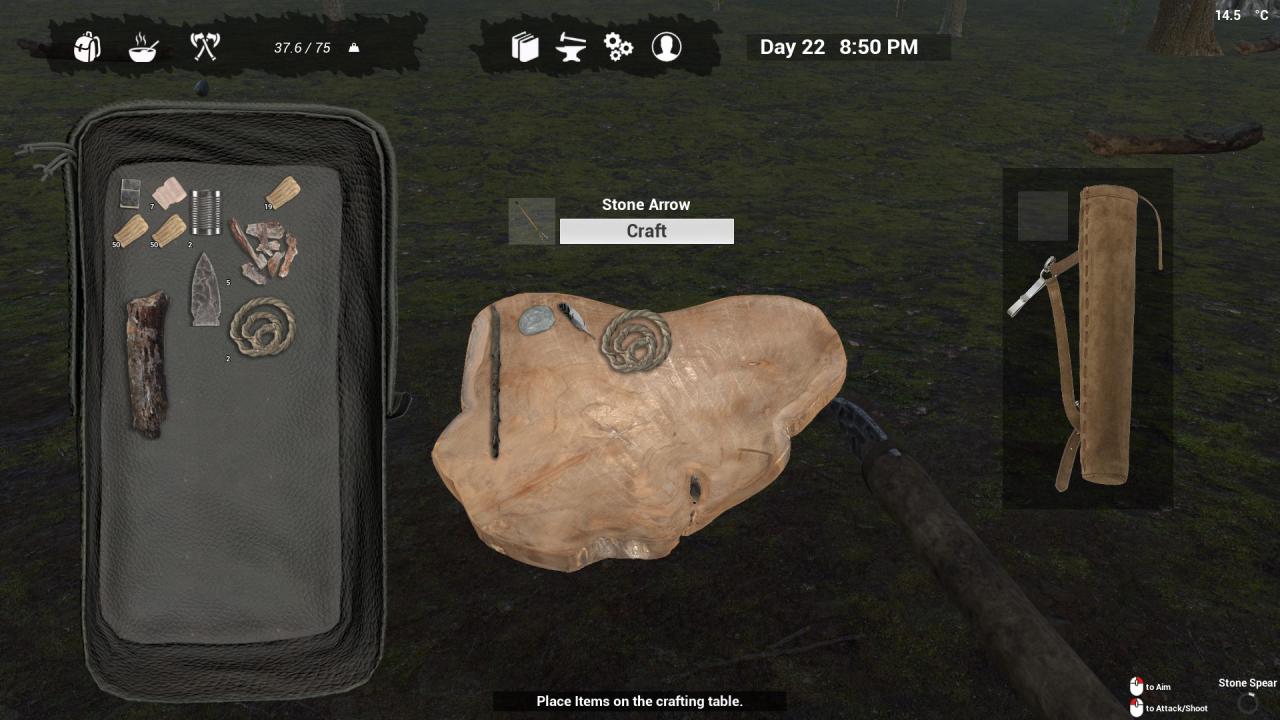Open the journal books icon
The width and height of the screenshot is (1280, 720).
pyautogui.click(x=525, y=47)
